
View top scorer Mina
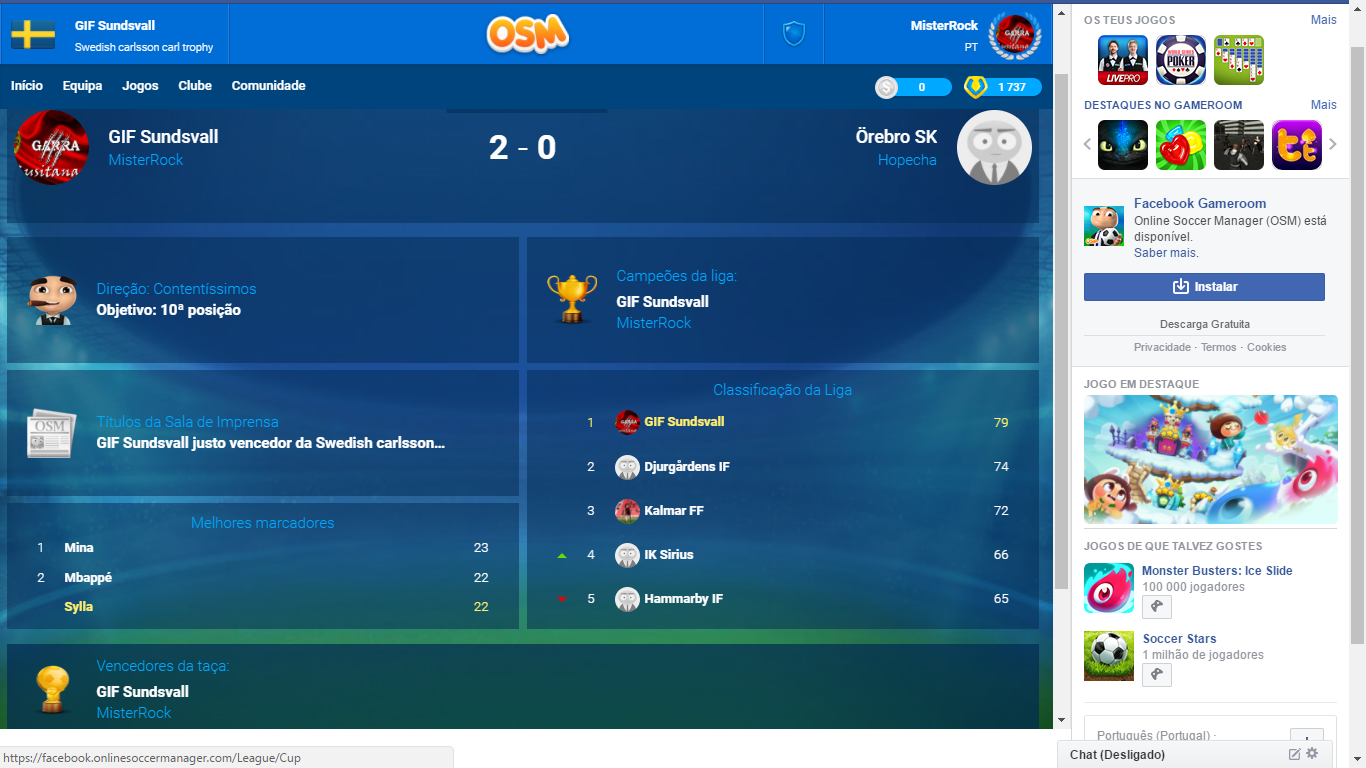click(79, 548)
